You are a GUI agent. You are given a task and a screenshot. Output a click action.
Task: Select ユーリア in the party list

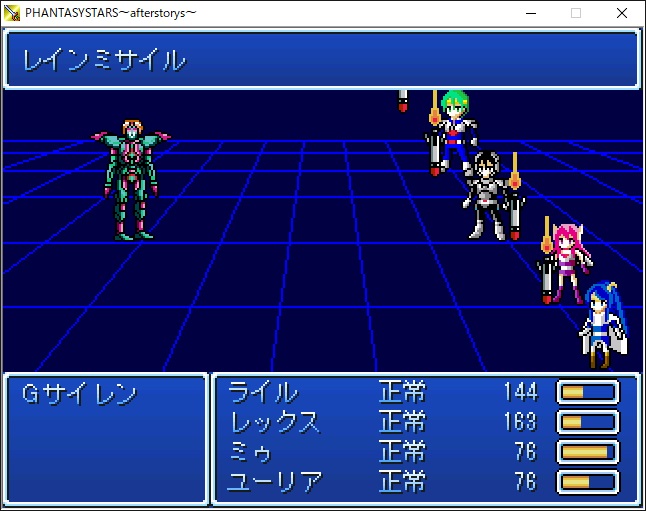click(275, 482)
